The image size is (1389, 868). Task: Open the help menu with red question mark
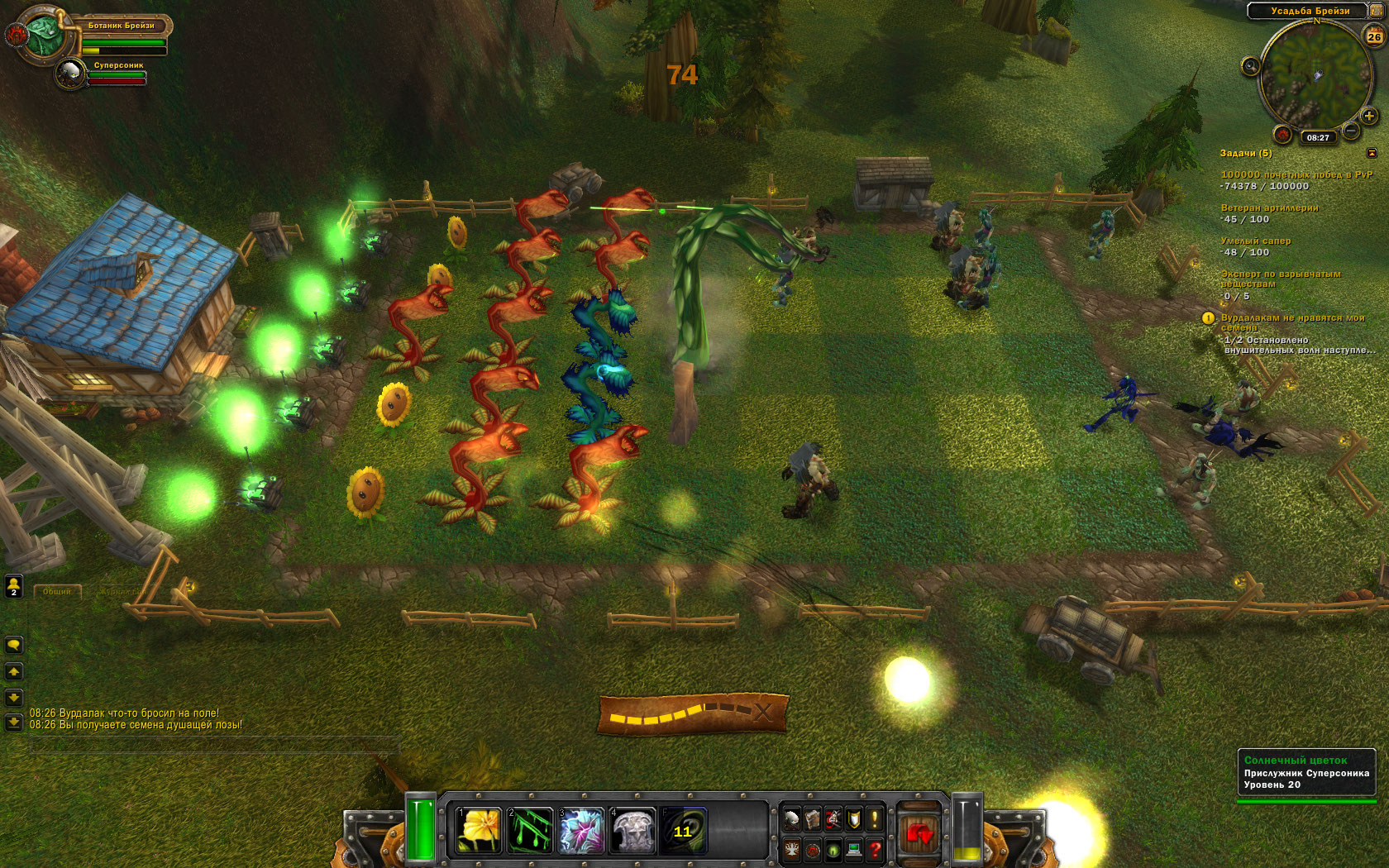tap(875, 850)
